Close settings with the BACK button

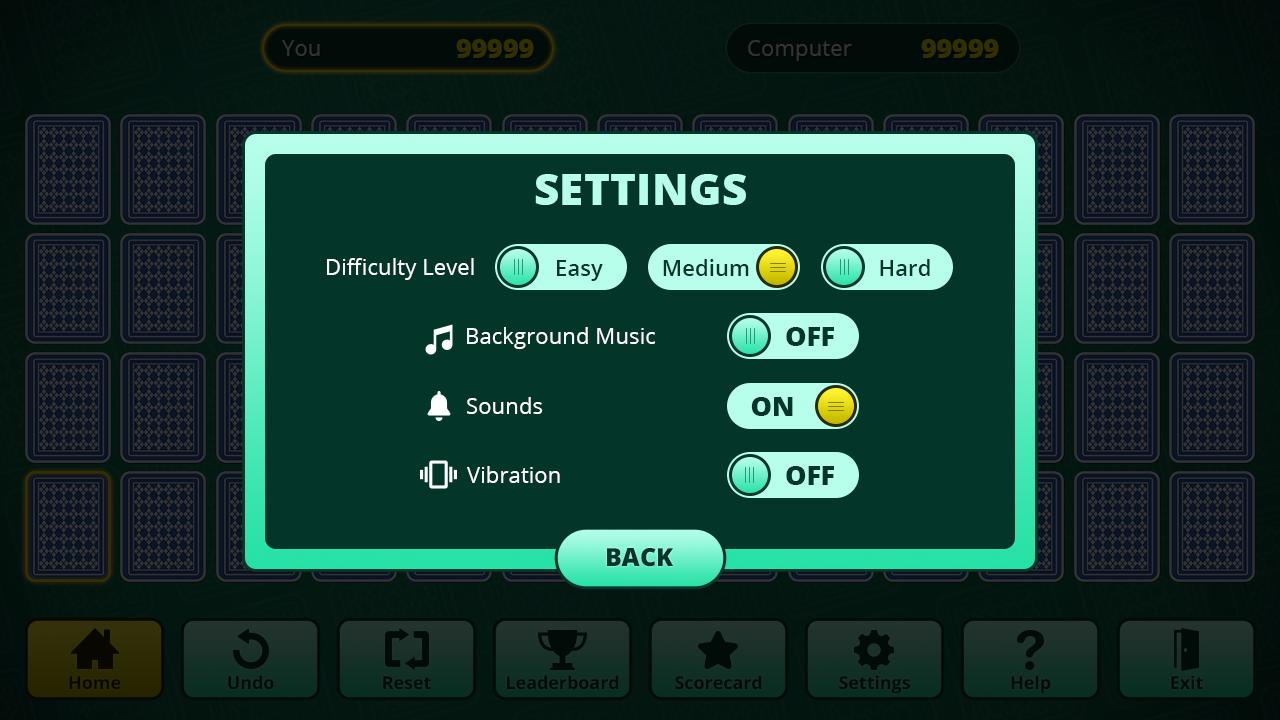tap(640, 558)
